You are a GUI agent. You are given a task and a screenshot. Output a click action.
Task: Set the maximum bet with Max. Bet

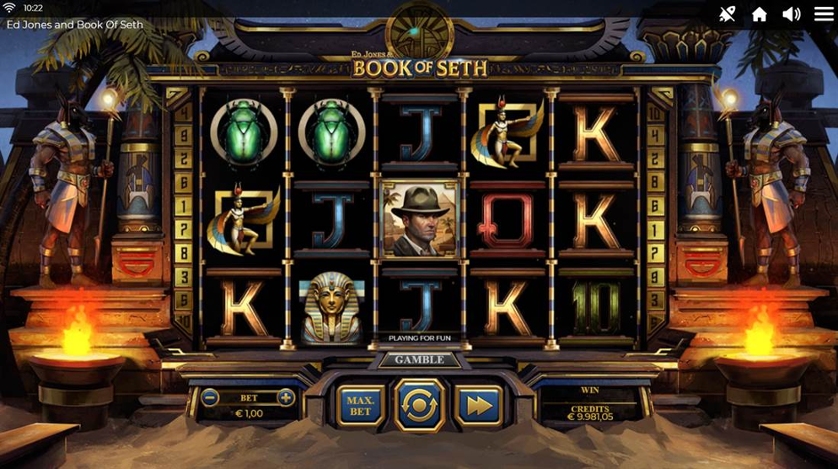point(360,406)
